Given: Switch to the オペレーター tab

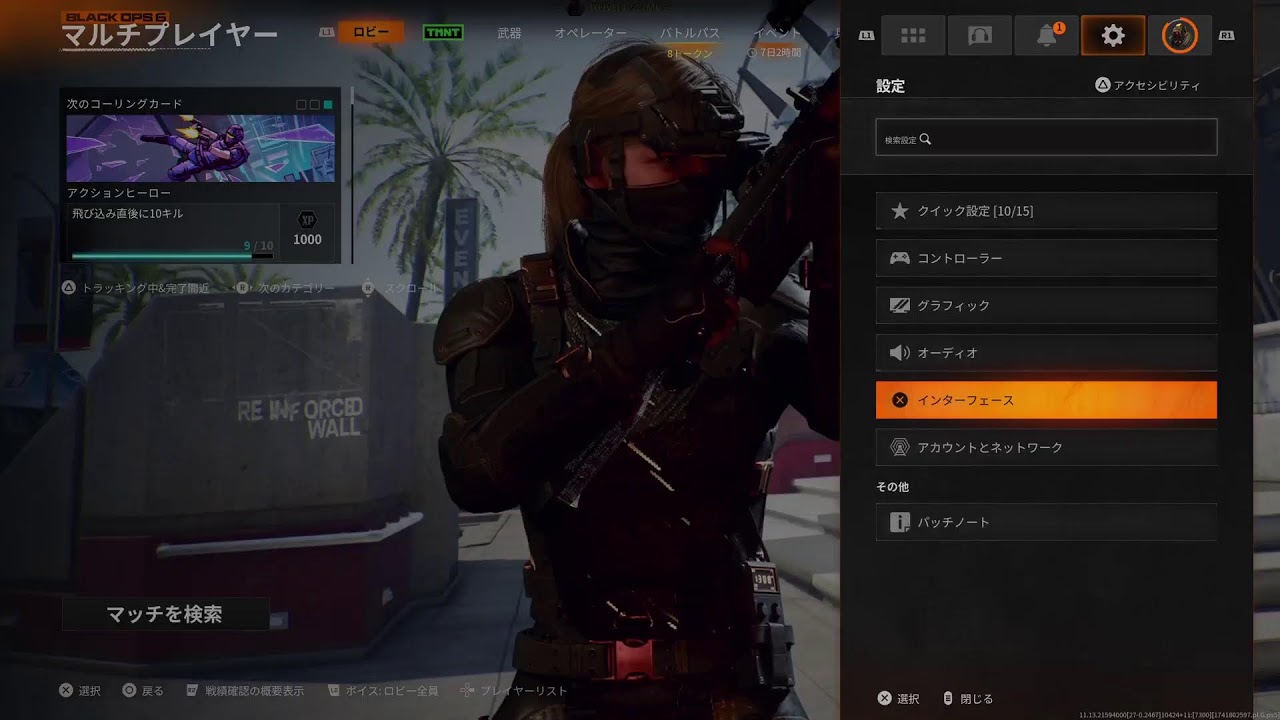Looking at the screenshot, I should pos(591,33).
